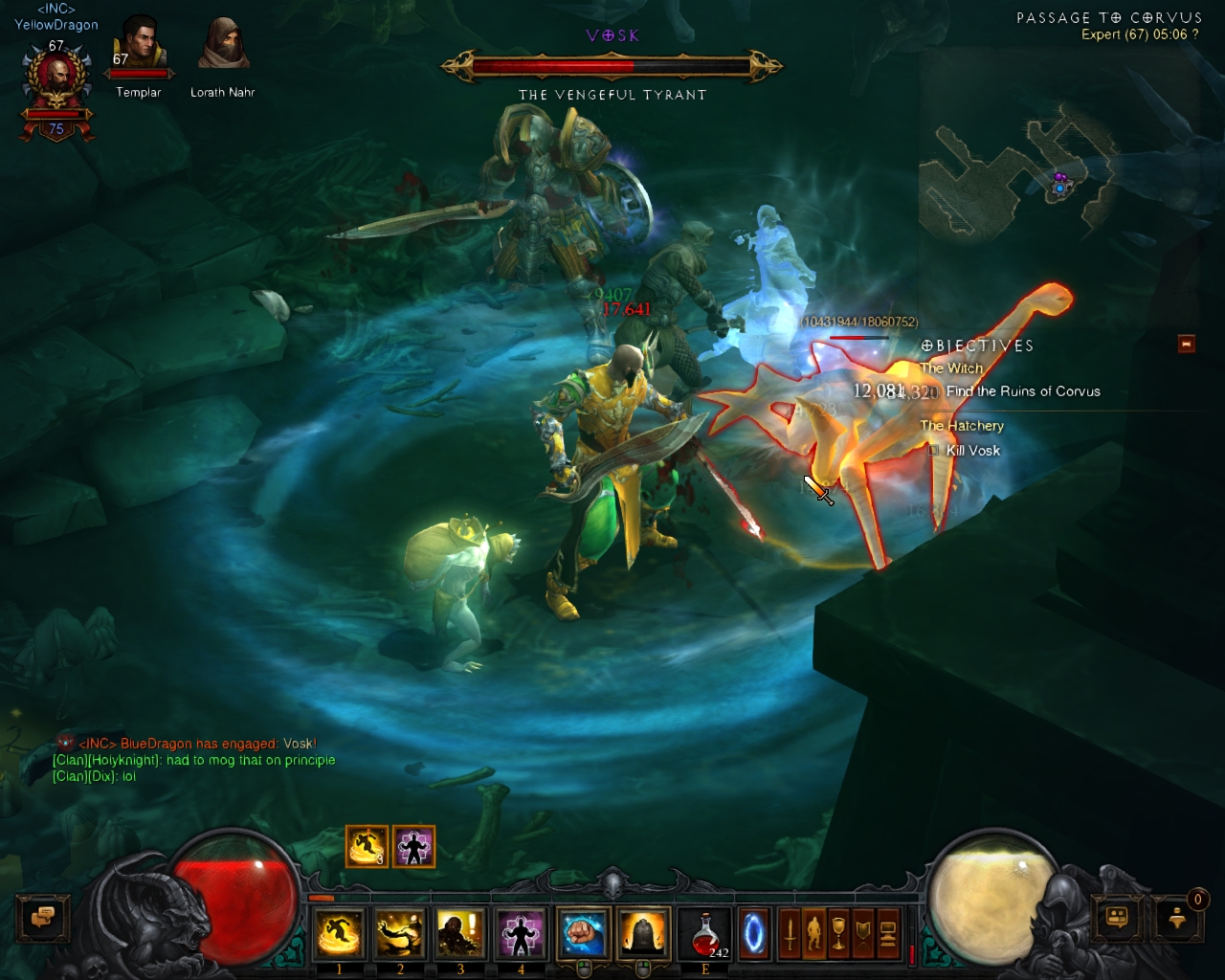
Task: Use the skill in hotbar slot 2
Action: click(399, 933)
